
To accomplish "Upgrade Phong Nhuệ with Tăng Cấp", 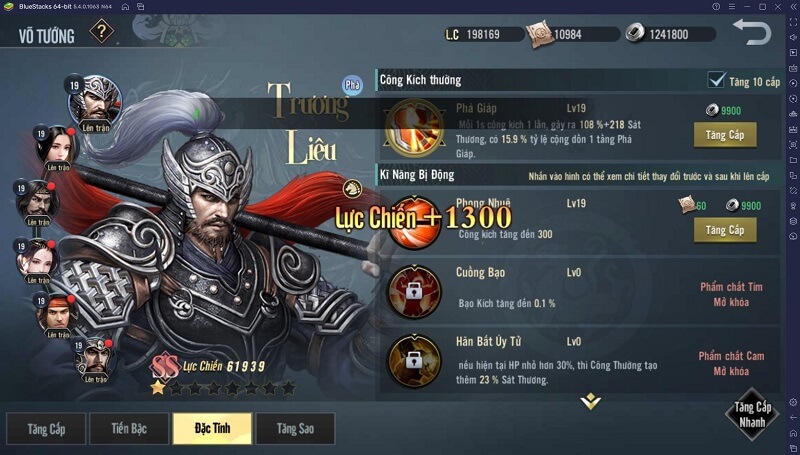I will point(725,230).
